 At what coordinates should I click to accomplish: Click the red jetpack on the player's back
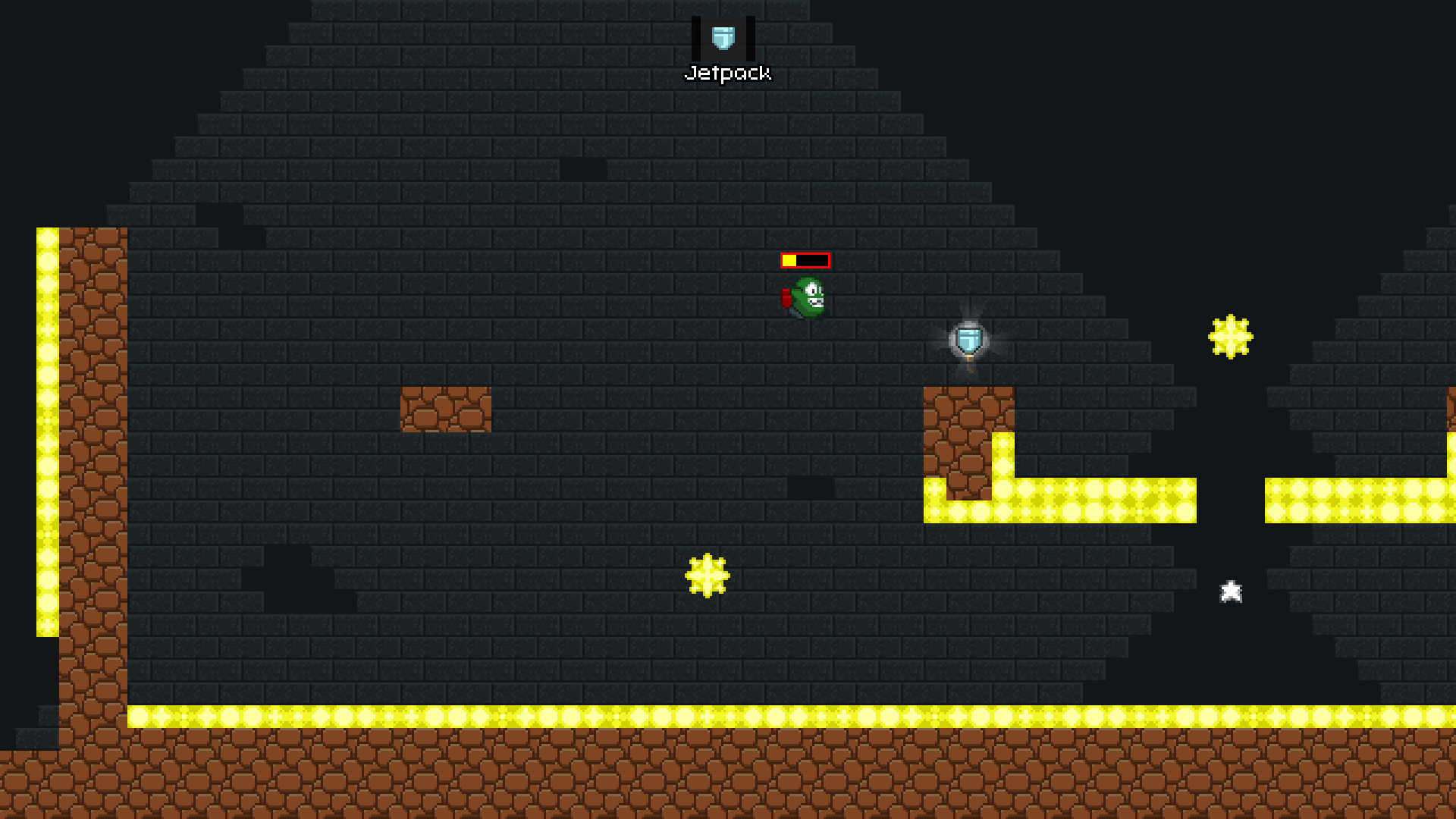click(x=787, y=298)
